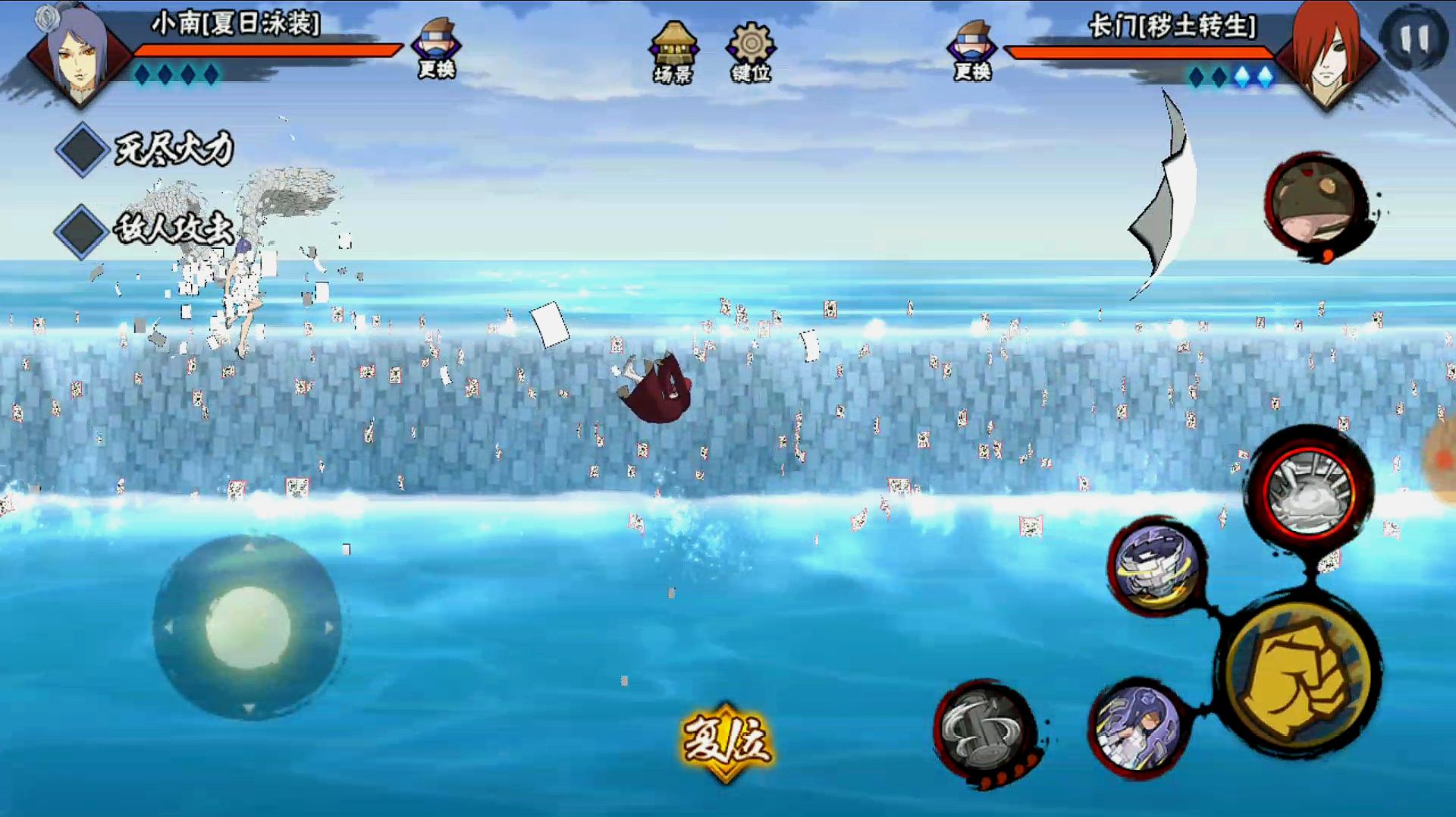
Task: Change the right opponent's ninja with 更换
Action: pyautogui.click(x=972, y=50)
